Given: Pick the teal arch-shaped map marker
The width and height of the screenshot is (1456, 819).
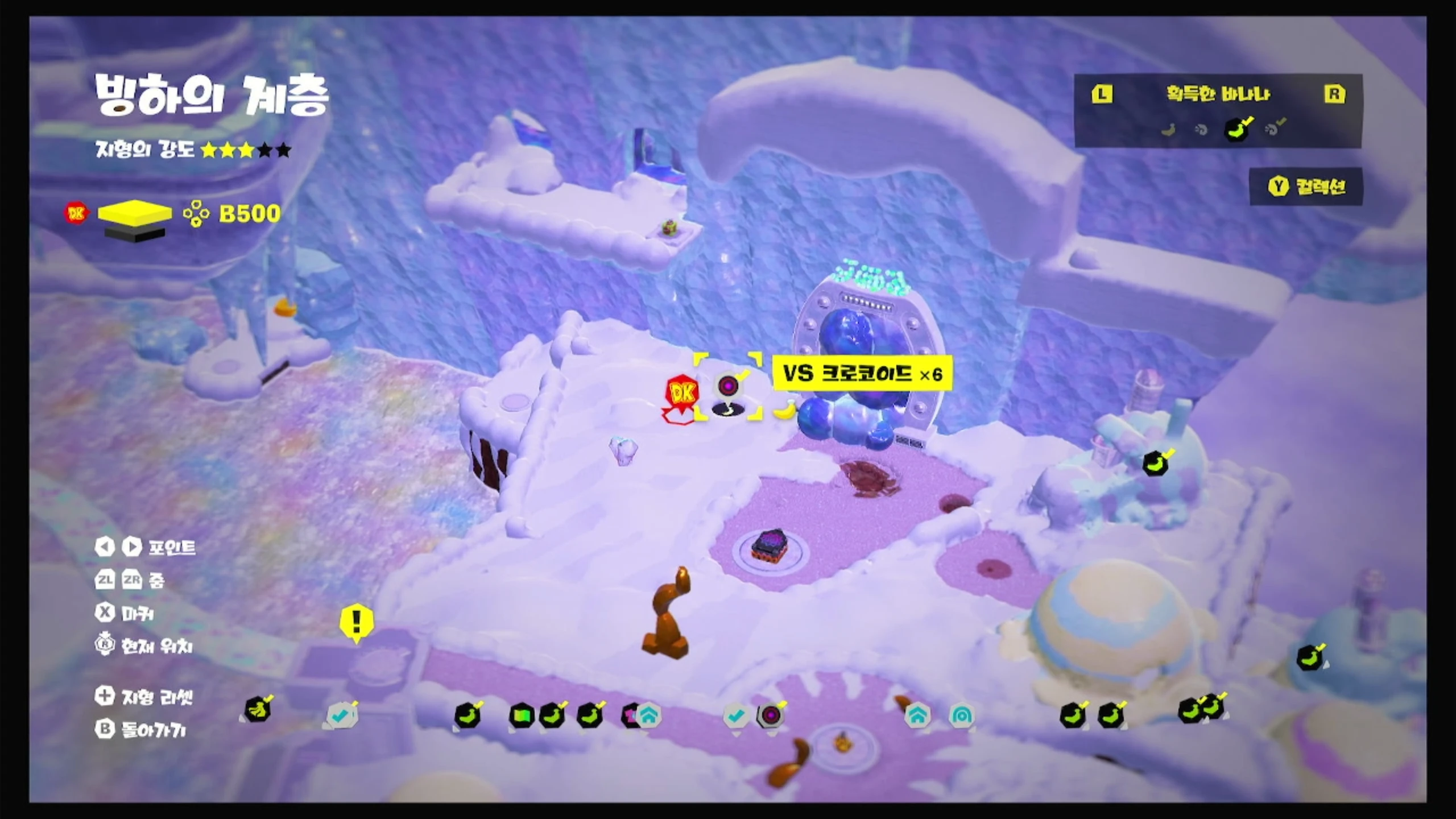Looking at the screenshot, I should point(961,715).
